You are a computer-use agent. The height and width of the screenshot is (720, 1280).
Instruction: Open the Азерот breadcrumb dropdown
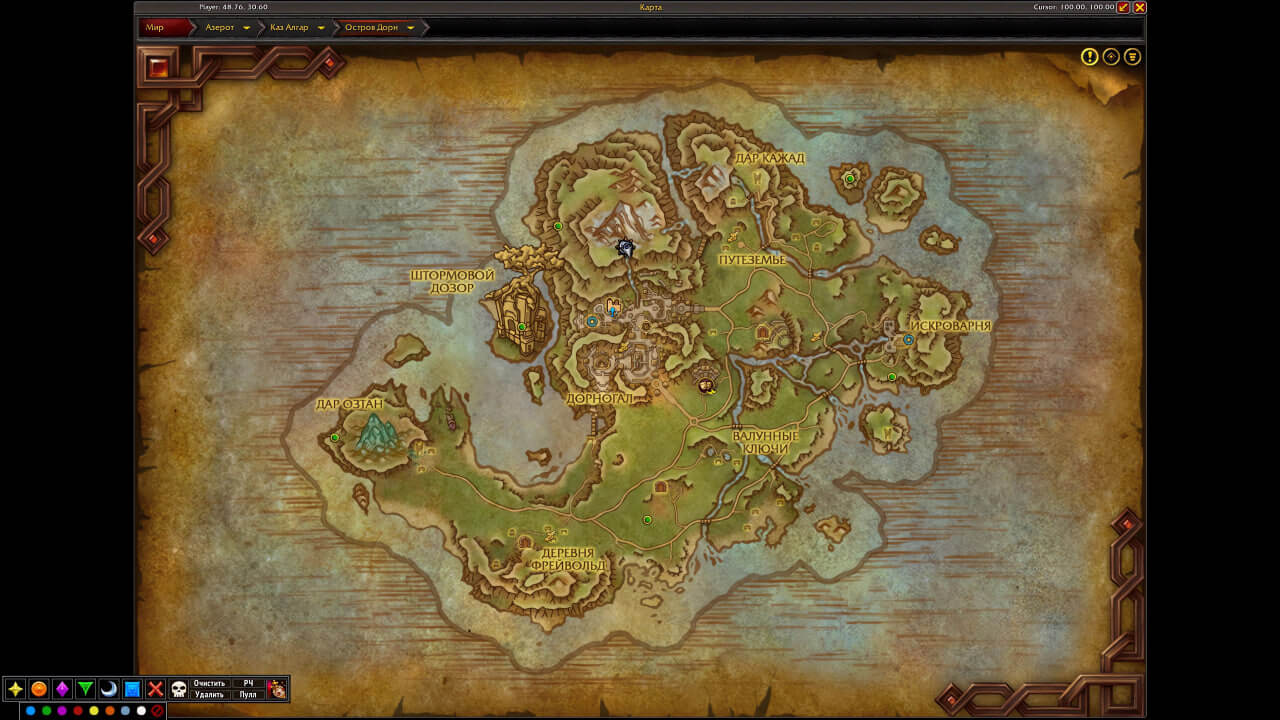coord(246,28)
